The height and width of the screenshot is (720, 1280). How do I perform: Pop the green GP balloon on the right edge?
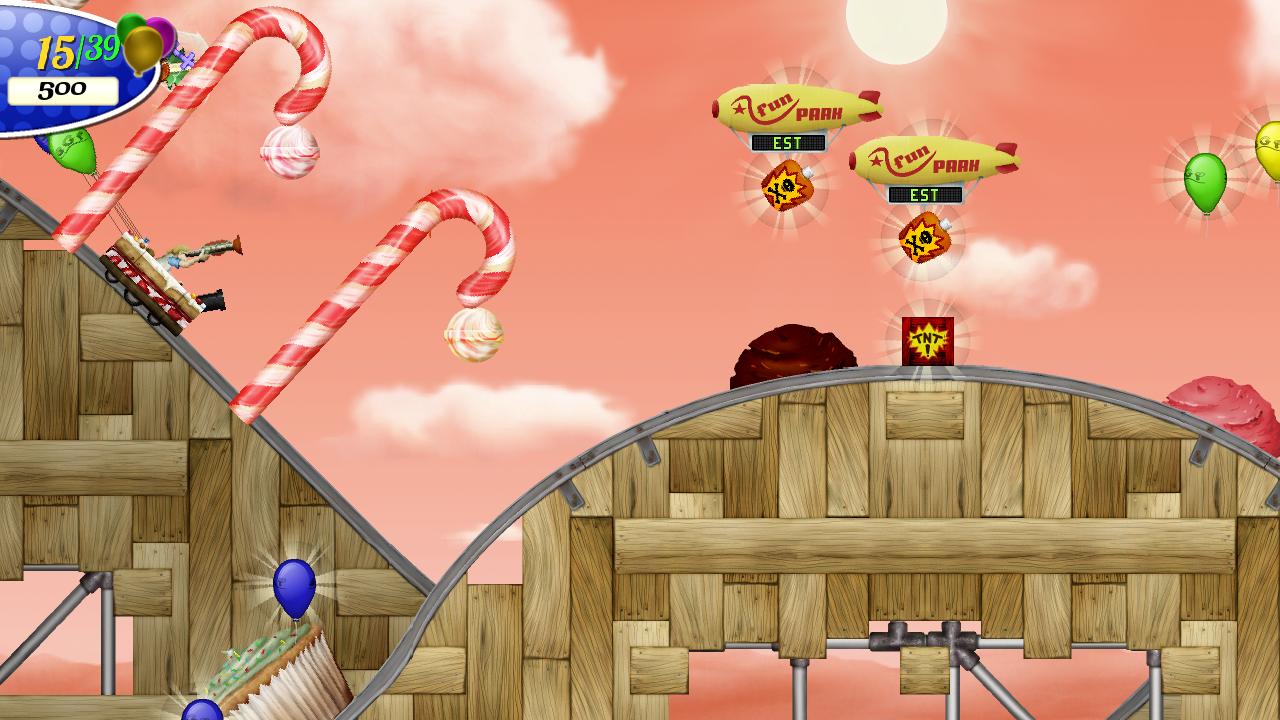click(x=1204, y=182)
